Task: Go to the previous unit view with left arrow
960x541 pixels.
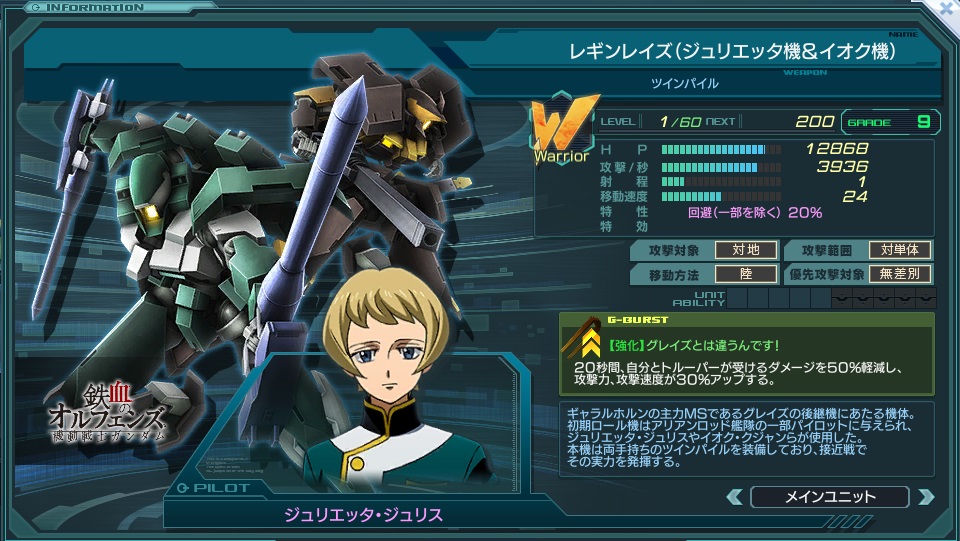Action: (x=735, y=497)
